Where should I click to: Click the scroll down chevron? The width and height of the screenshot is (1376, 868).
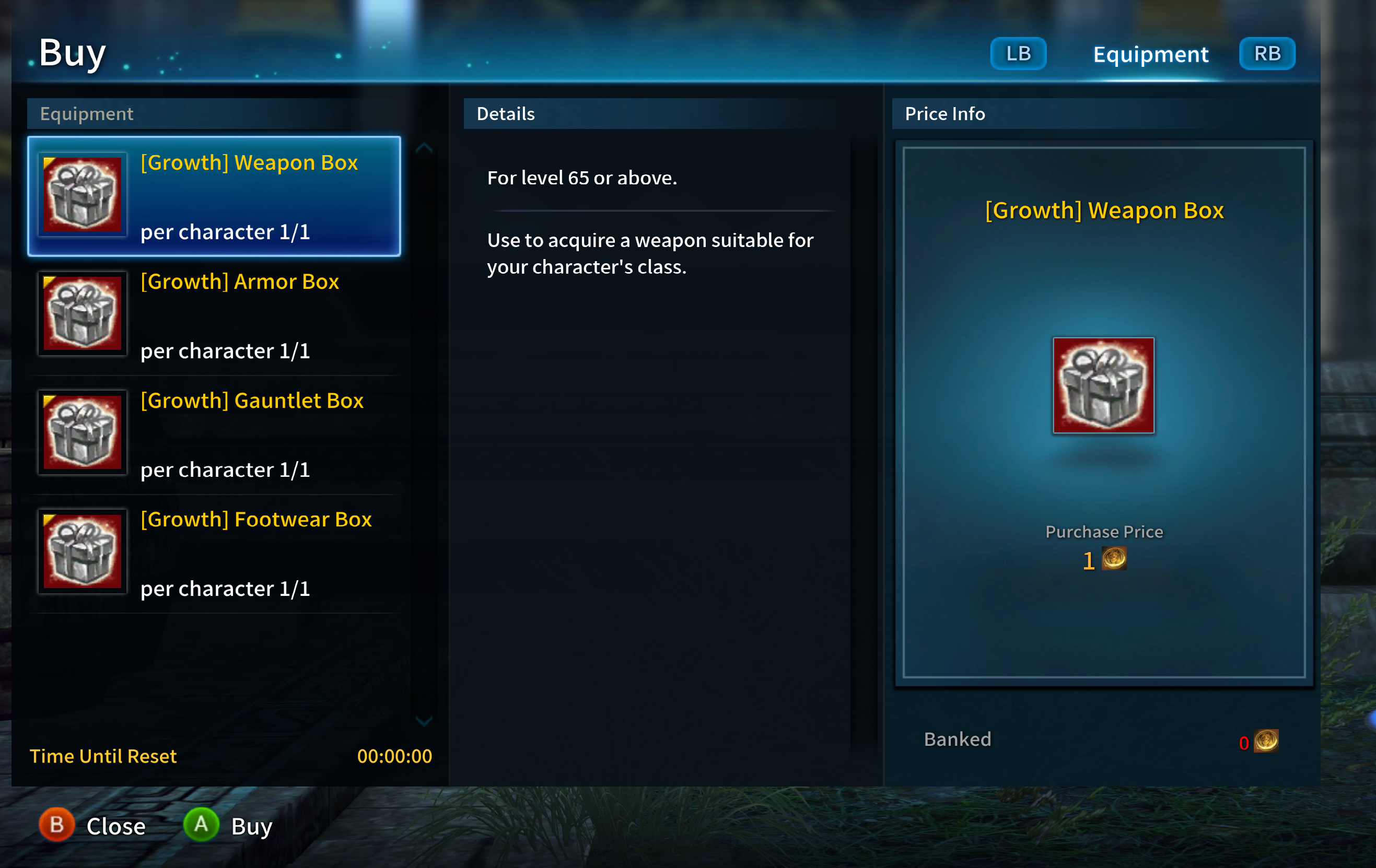pos(424,721)
